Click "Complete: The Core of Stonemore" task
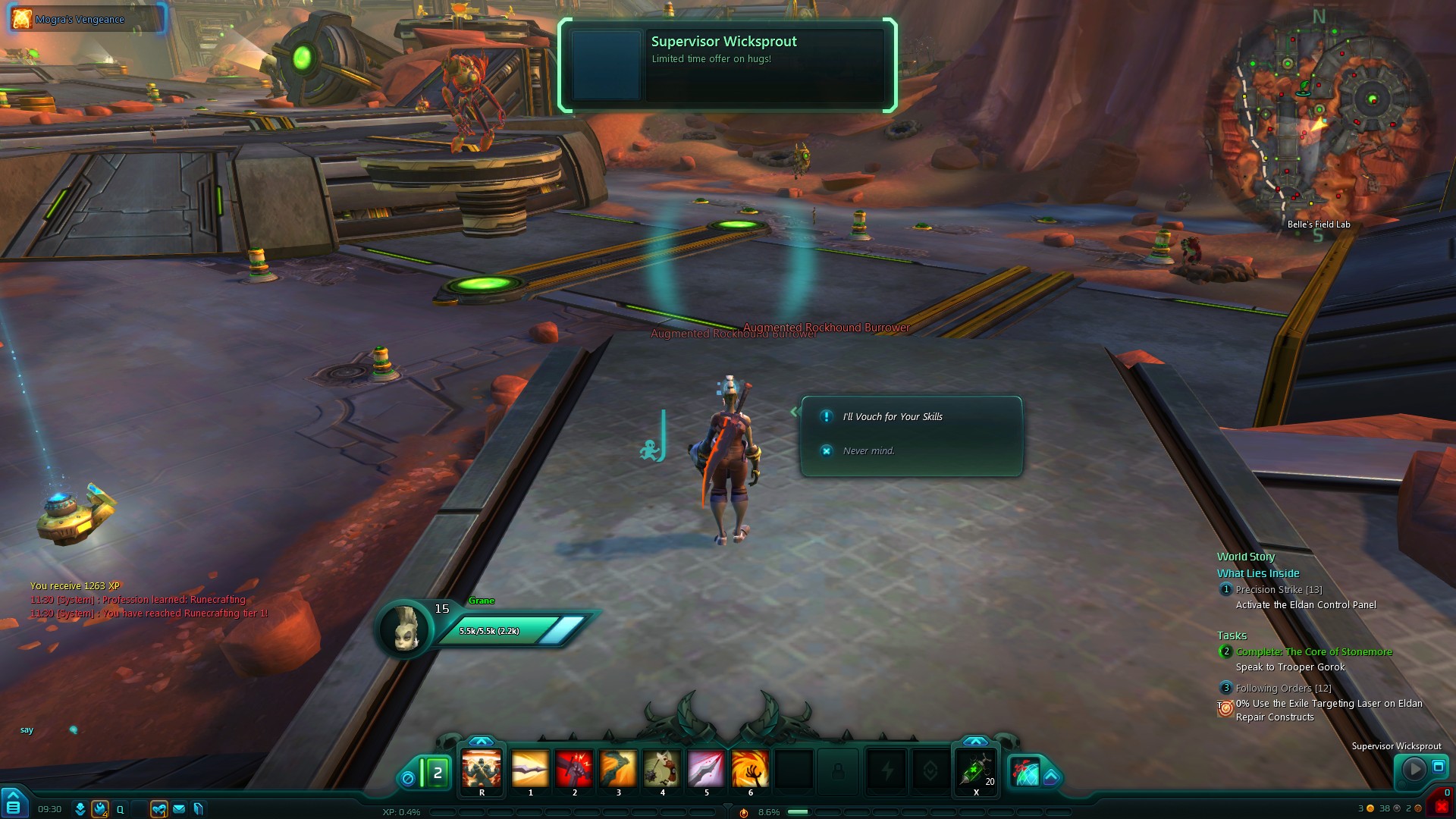 point(1313,651)
